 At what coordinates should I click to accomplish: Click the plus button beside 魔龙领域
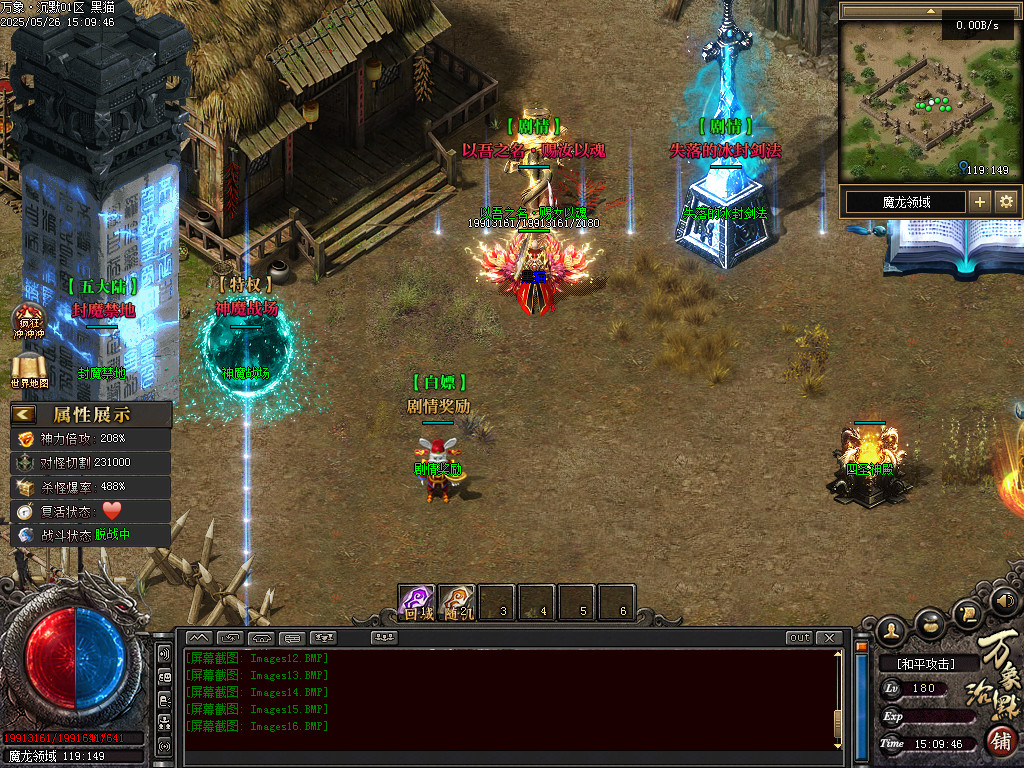click(980, 202)
